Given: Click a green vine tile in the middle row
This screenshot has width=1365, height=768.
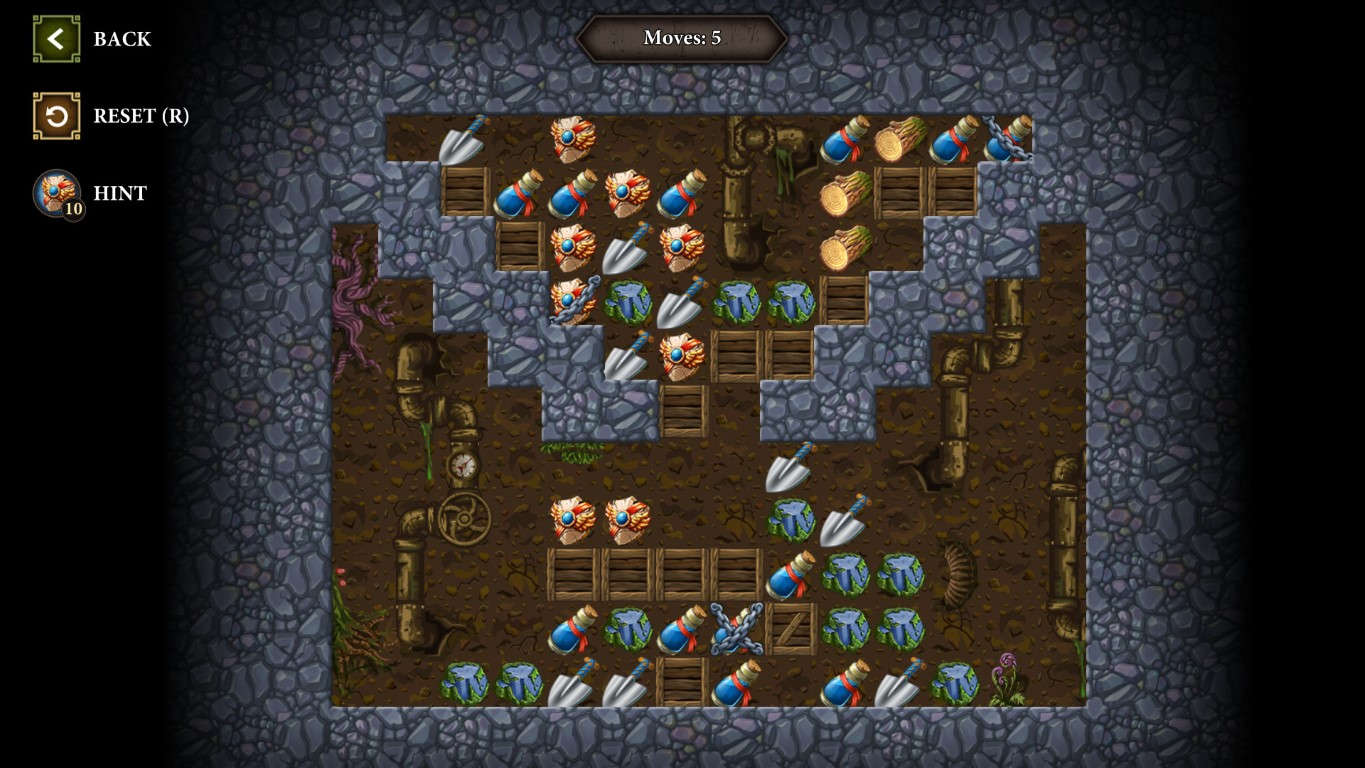Looking at the screenshot, I should (x=737, y=301).
